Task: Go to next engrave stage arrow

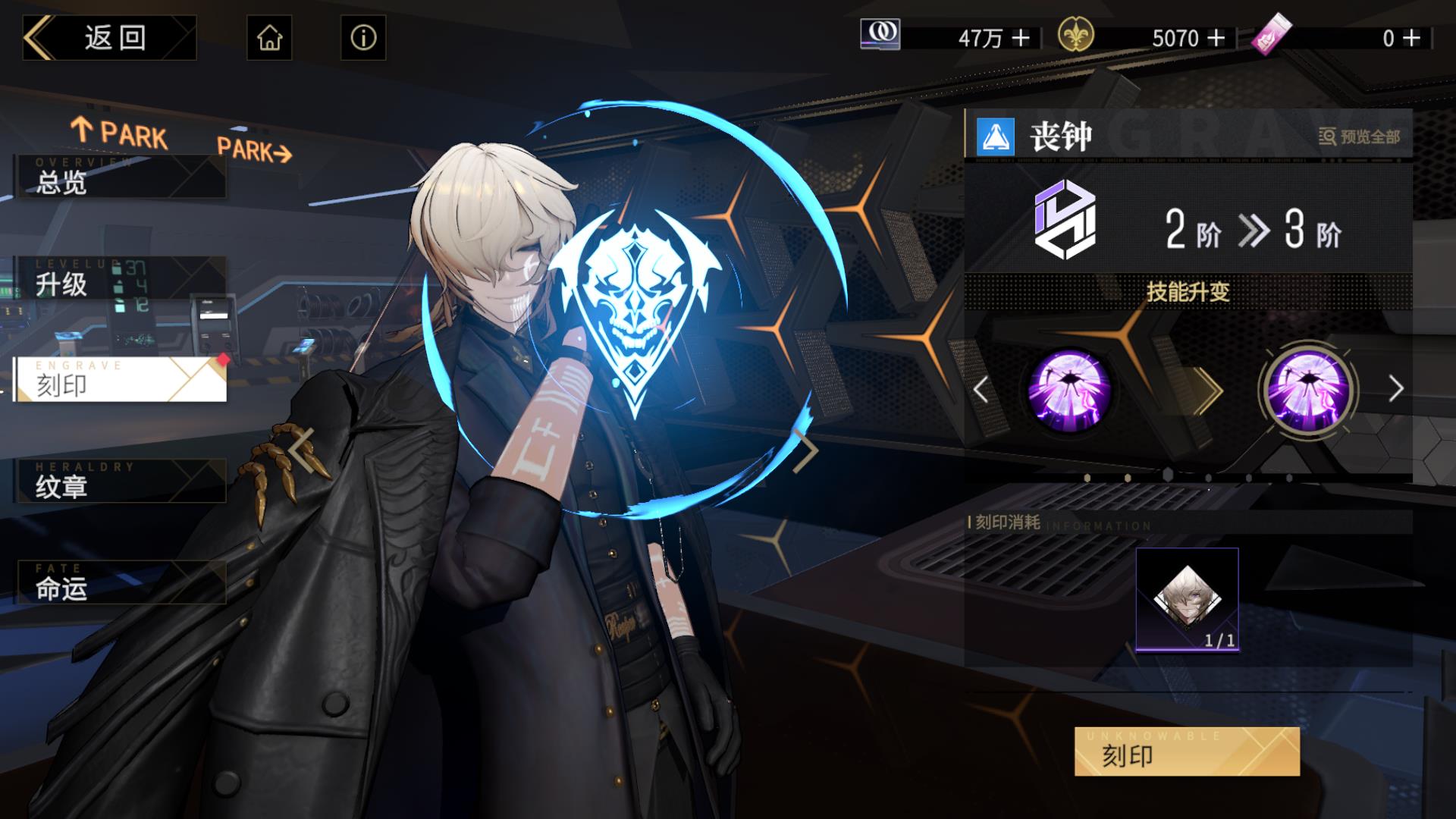Action: (x=1396, y=390)
